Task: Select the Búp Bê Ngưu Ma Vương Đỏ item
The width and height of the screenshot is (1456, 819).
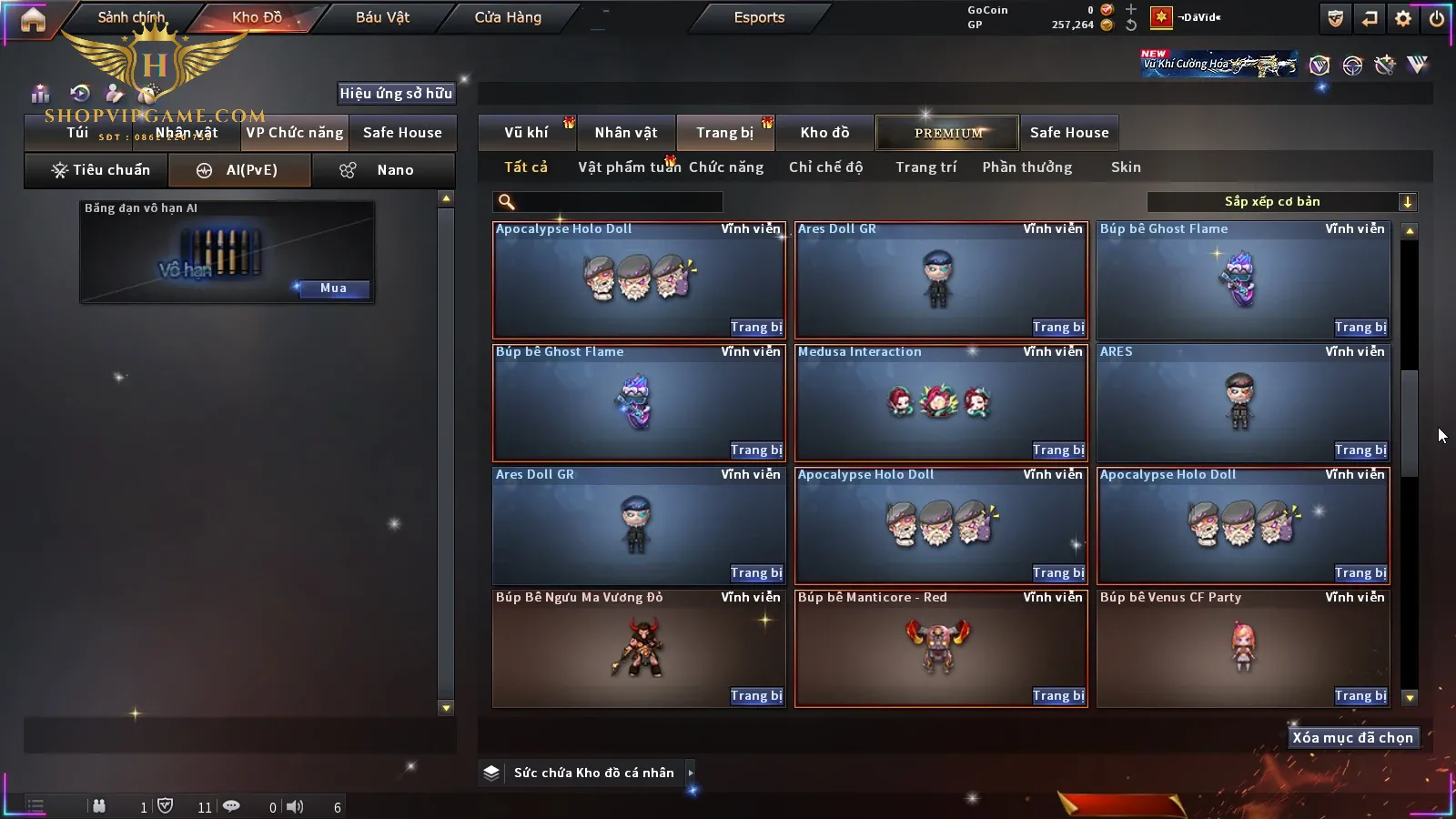Action: 637,648
